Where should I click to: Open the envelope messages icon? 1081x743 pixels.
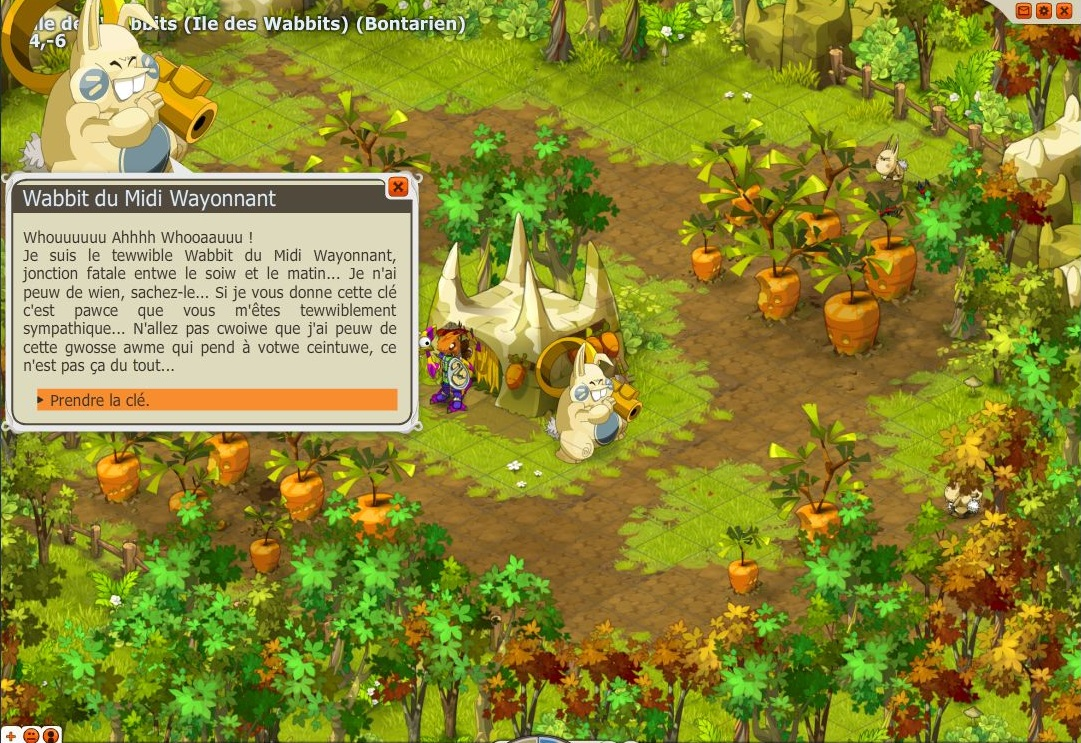[1024, 10]
